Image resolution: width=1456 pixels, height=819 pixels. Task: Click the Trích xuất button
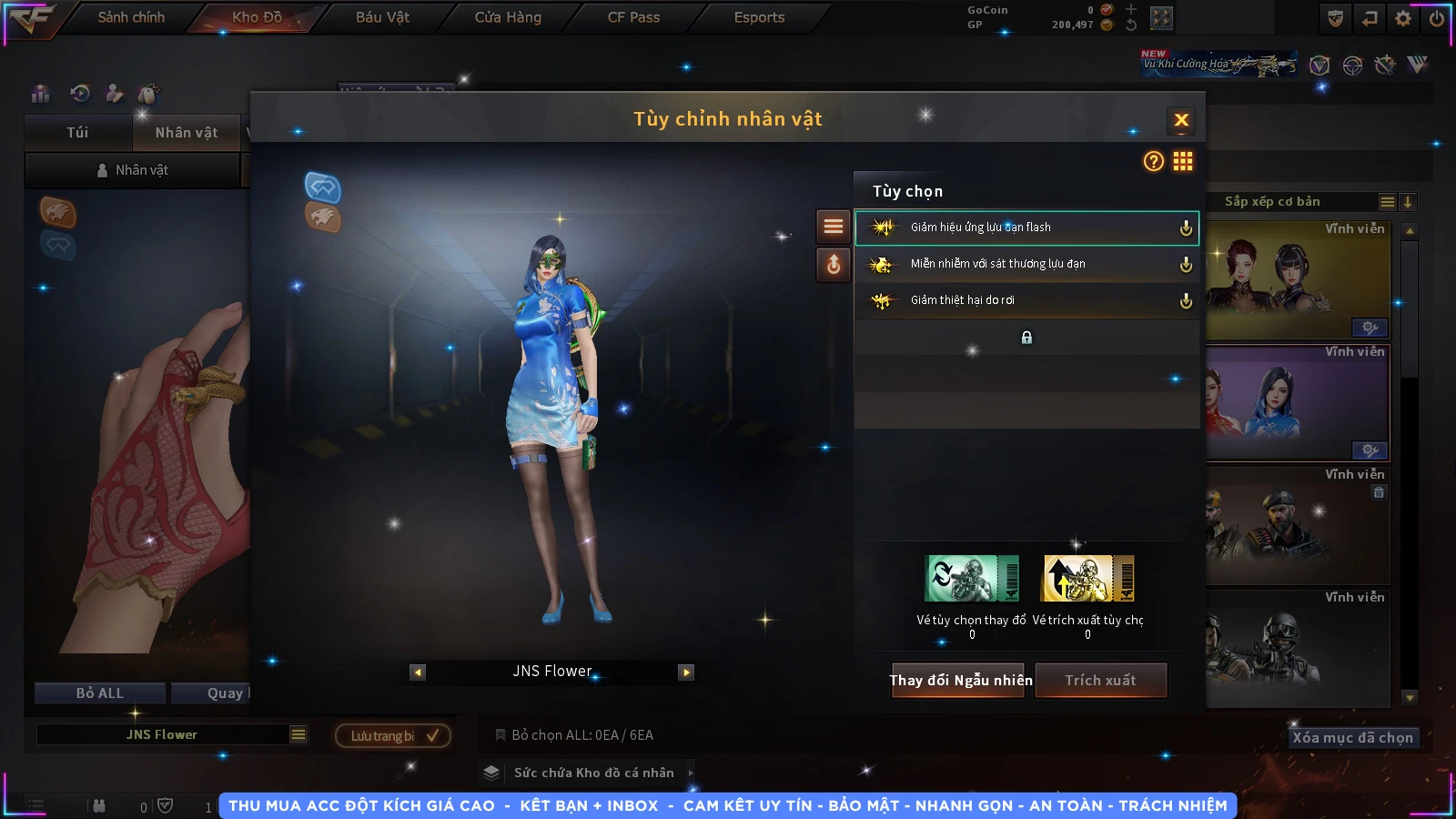coord(1100,681)
